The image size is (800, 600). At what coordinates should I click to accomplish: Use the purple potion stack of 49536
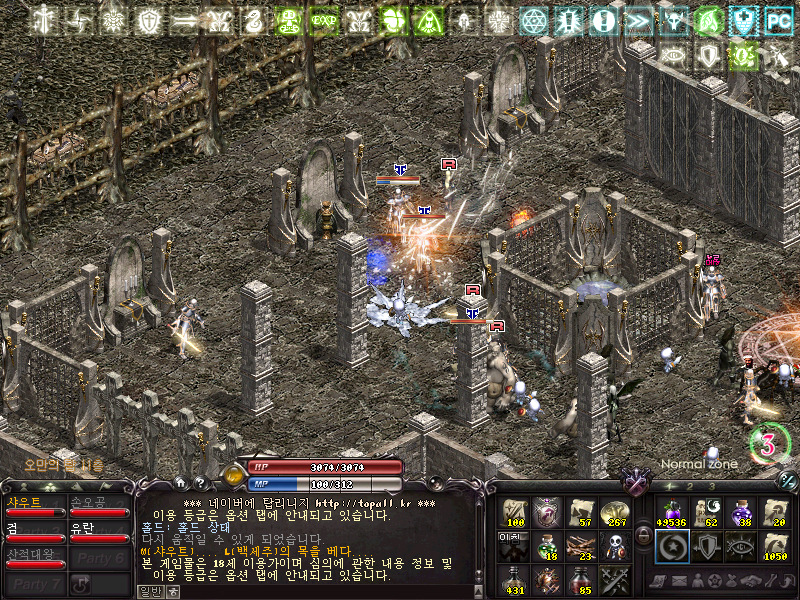point(670,512)
